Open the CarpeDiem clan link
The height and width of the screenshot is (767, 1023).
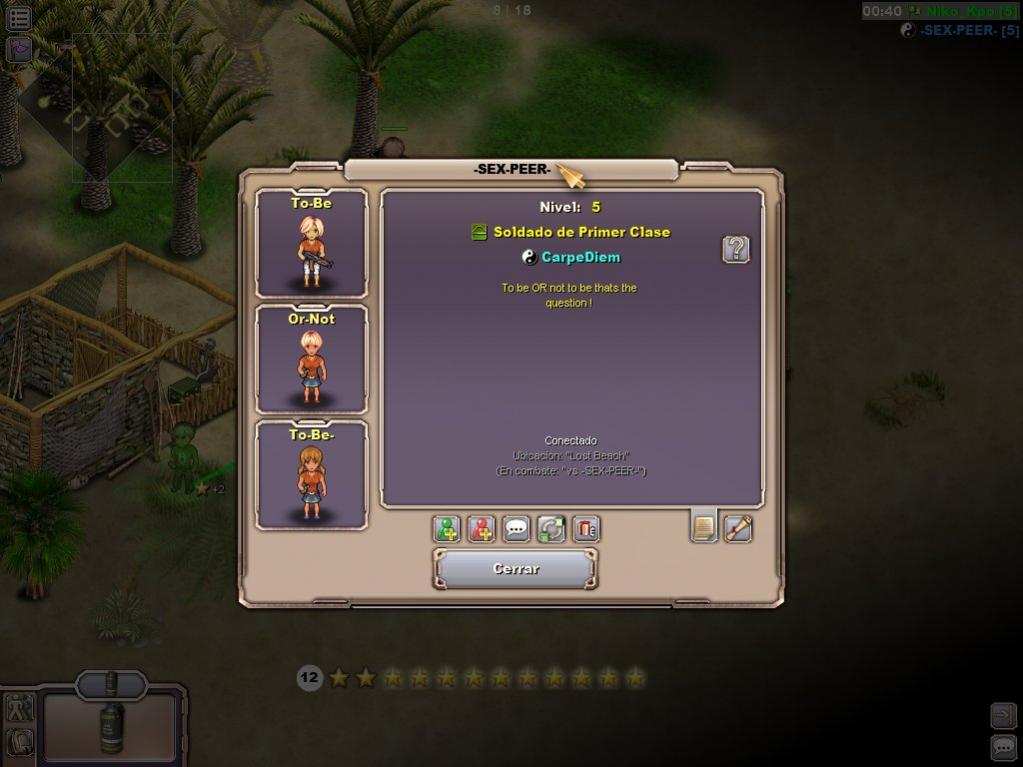[x=580, y=257]
